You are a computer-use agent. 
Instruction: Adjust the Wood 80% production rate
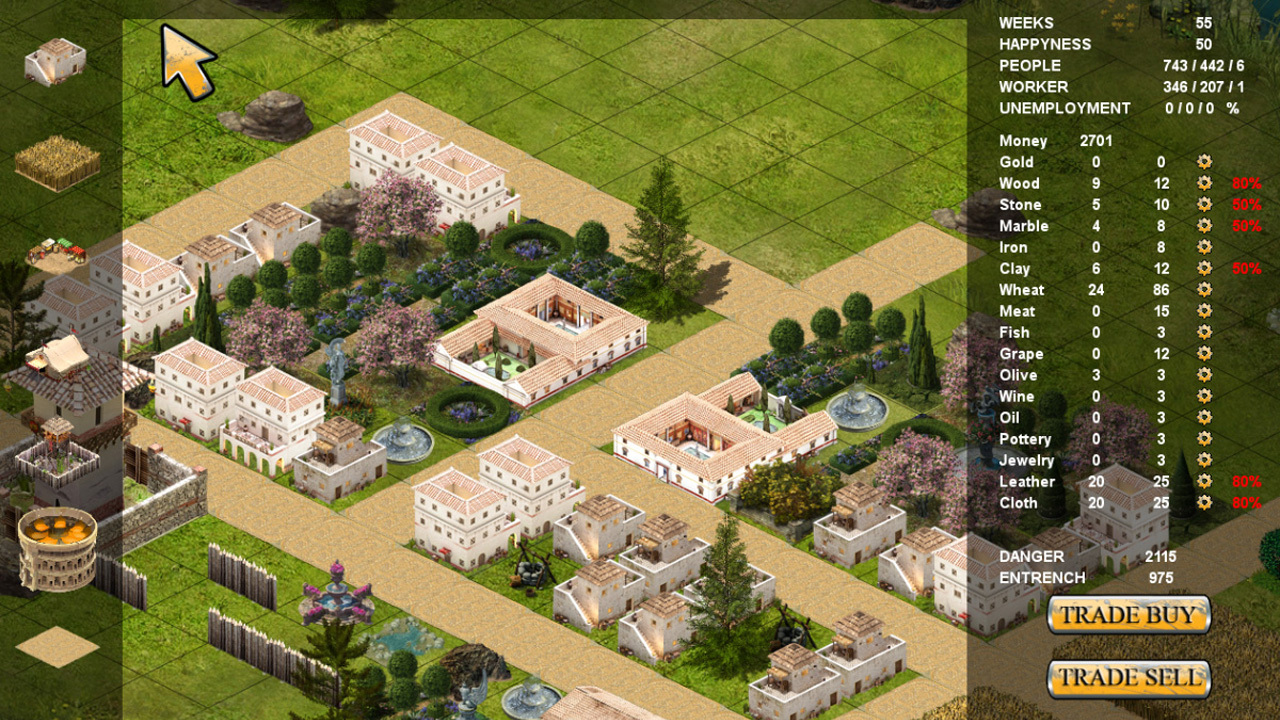pyautogui.click(x=1248, y=183)
